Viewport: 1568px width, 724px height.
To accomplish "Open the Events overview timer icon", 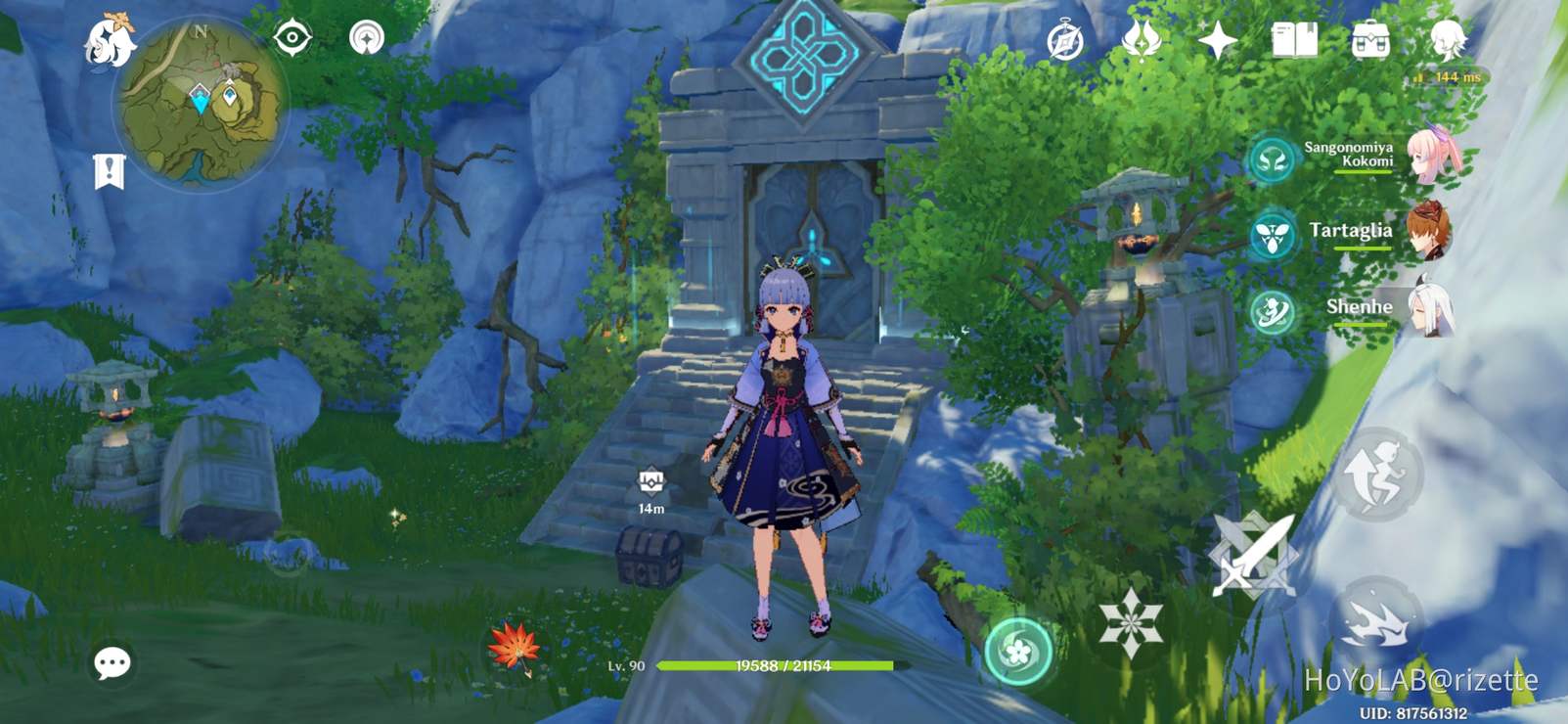I will pos(1064,39).
